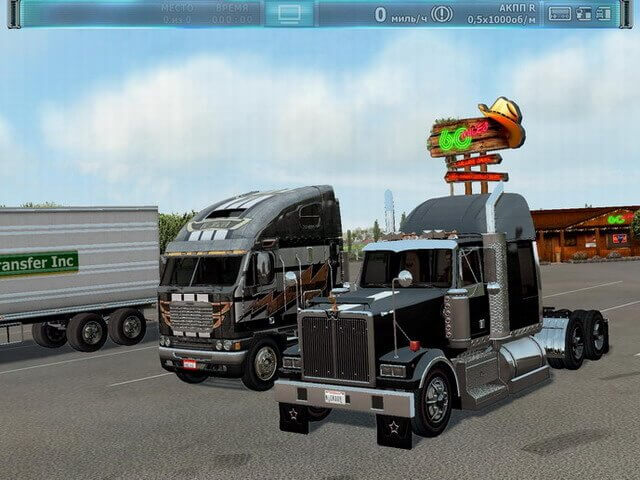The width and height of the screenshot is (640, 480).
Task: Open the dashboard gauge panel icon
Action: [x=560, y=14]
